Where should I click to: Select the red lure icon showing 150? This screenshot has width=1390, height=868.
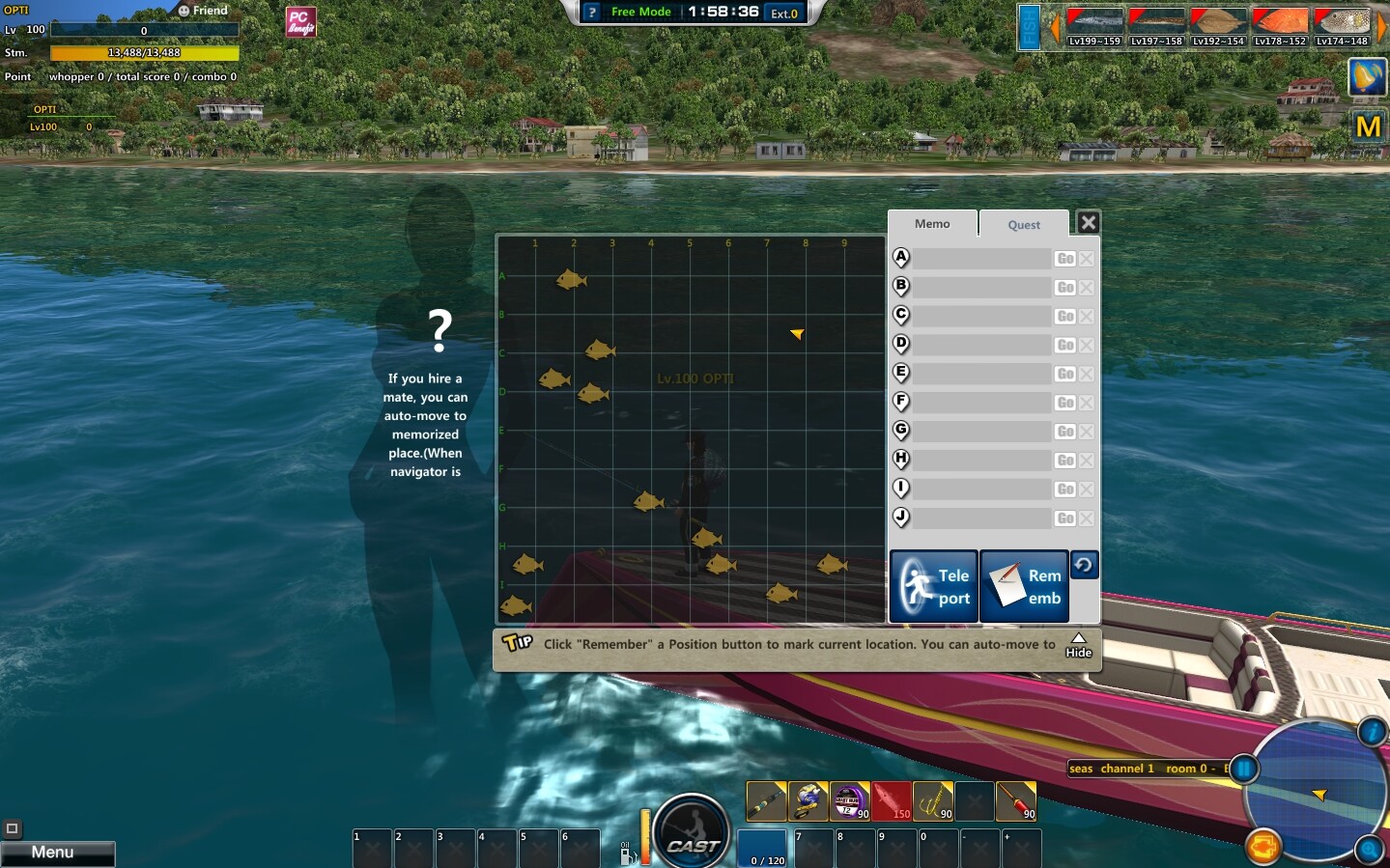[893, 801]
